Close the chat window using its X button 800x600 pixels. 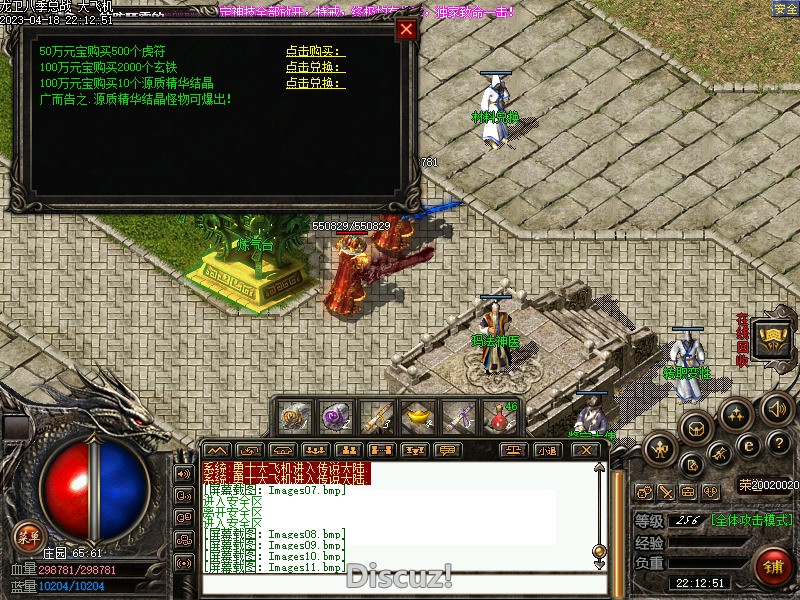point(587,450)
